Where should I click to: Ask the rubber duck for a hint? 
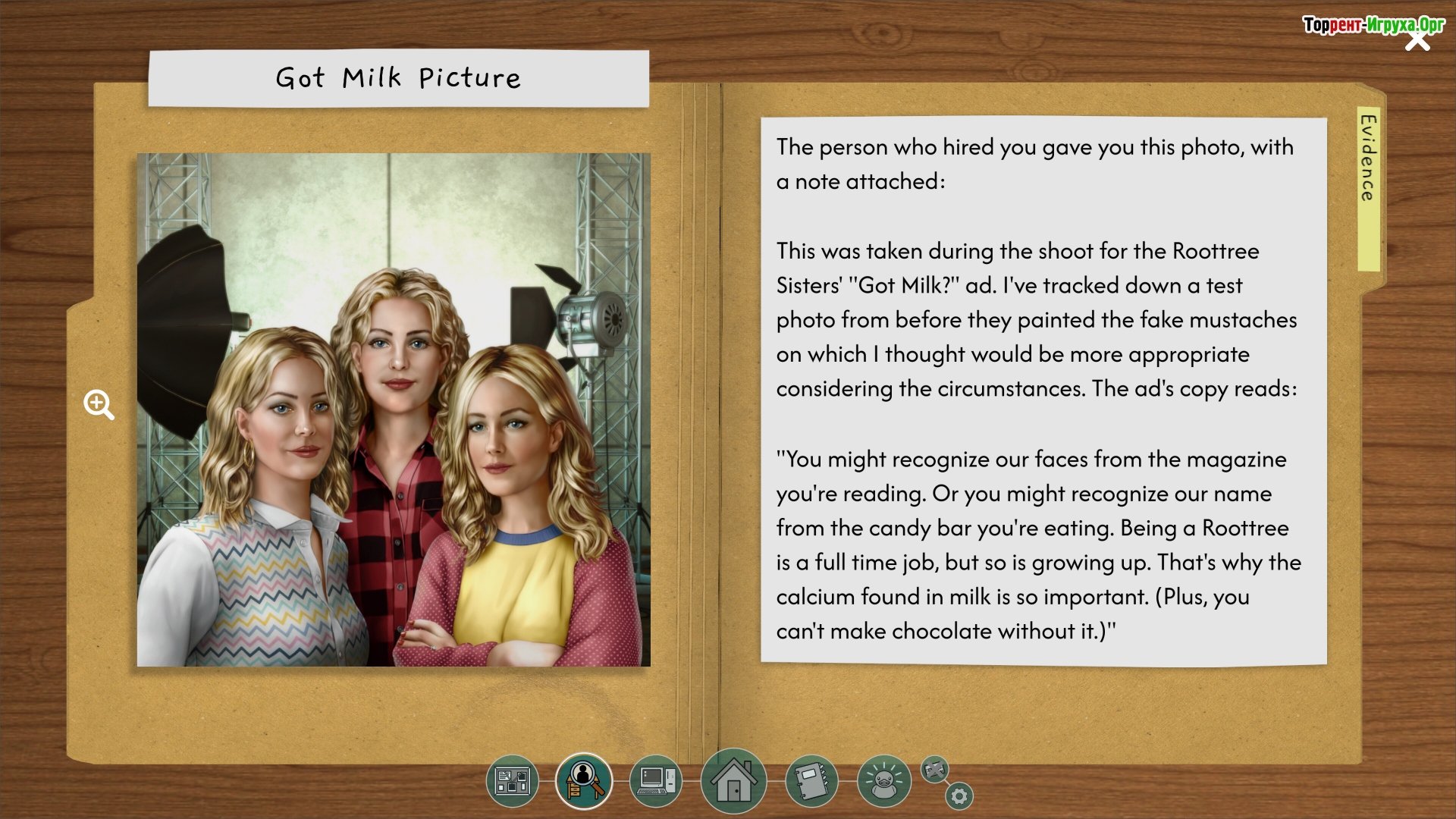(x=883, y=780)
